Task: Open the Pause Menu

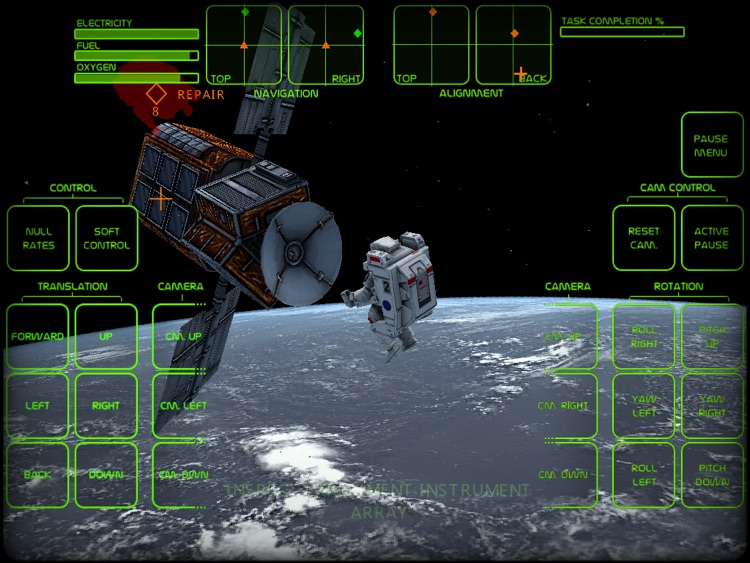Action: click(711, 146)
